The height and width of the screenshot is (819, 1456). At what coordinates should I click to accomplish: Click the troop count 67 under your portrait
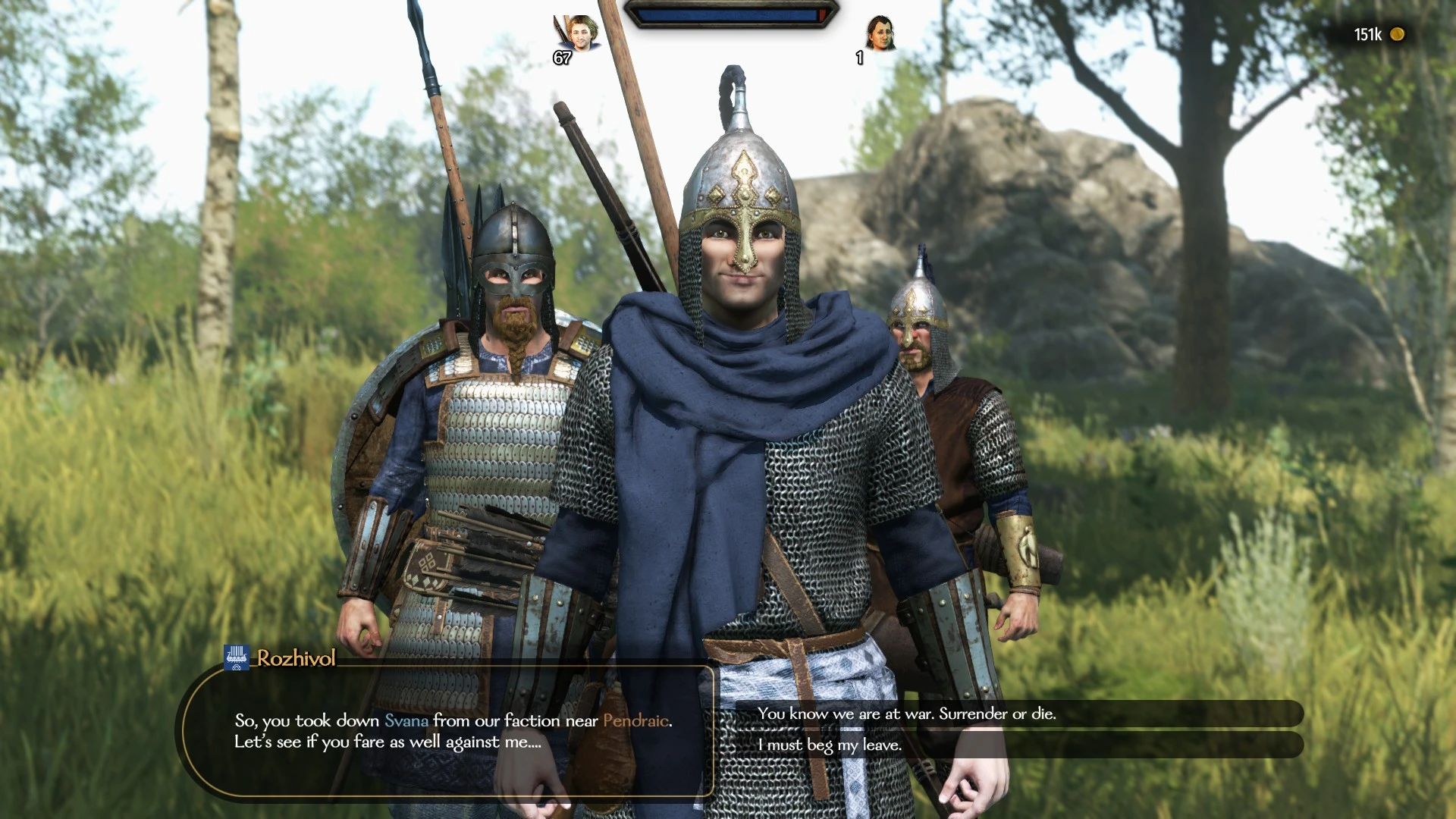(562, 57)
